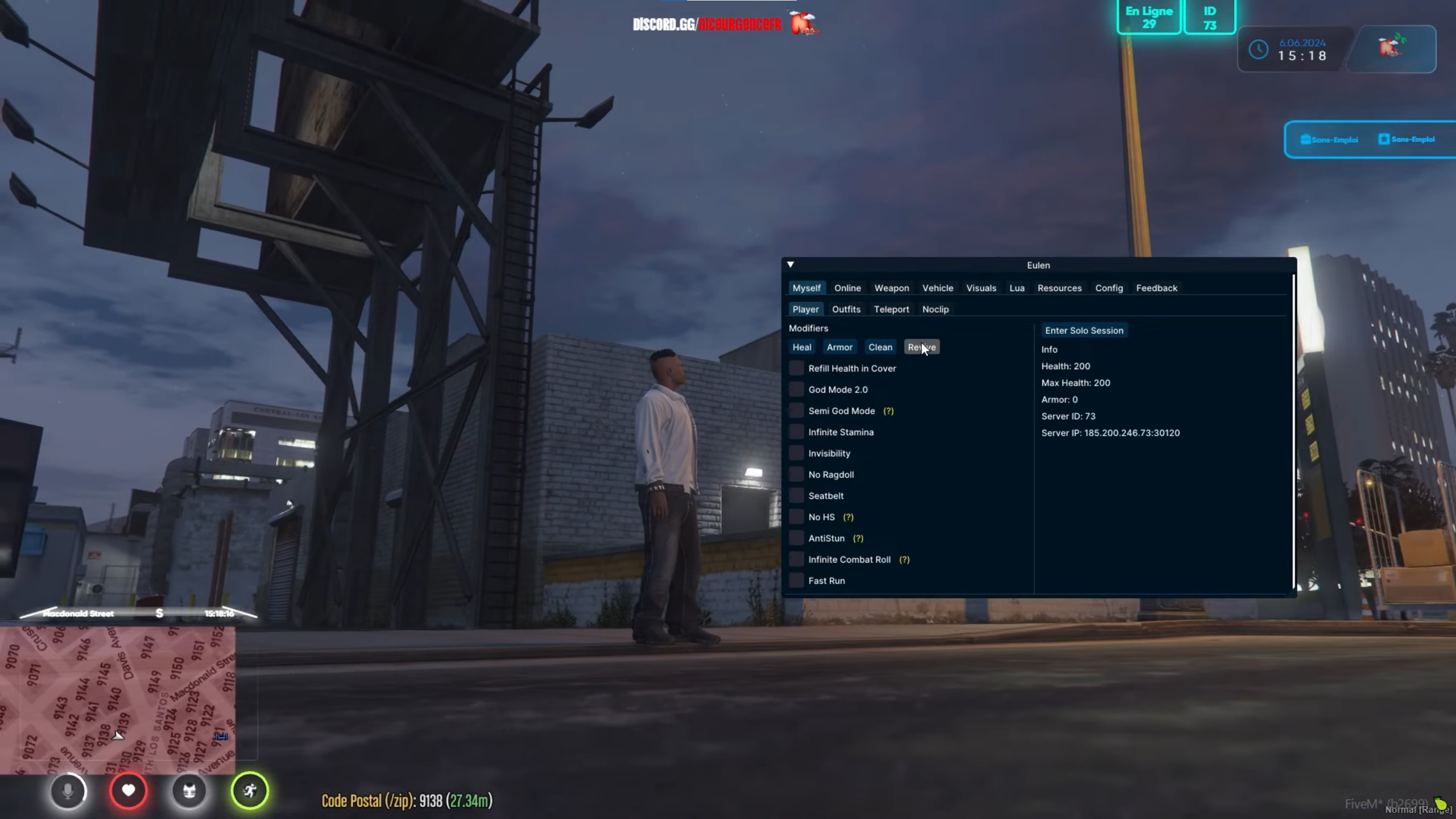Image resolution: width=1456 pixels, height=819 pixels.
Task: Open the Teleport sub-tab
Action: (x=891, y=309)
